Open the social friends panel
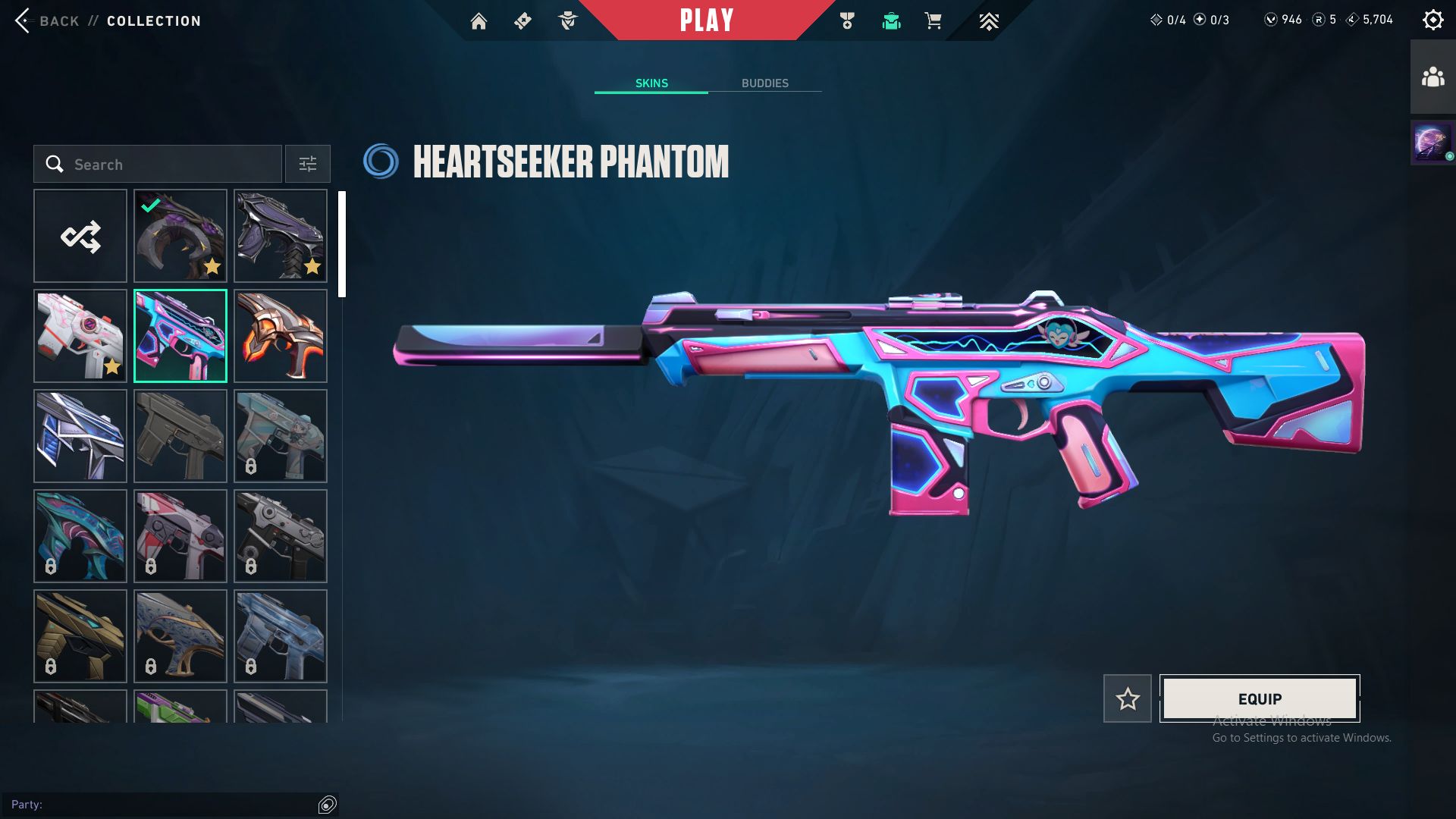The image size is (1456, 819). [x=1432, y=77]
